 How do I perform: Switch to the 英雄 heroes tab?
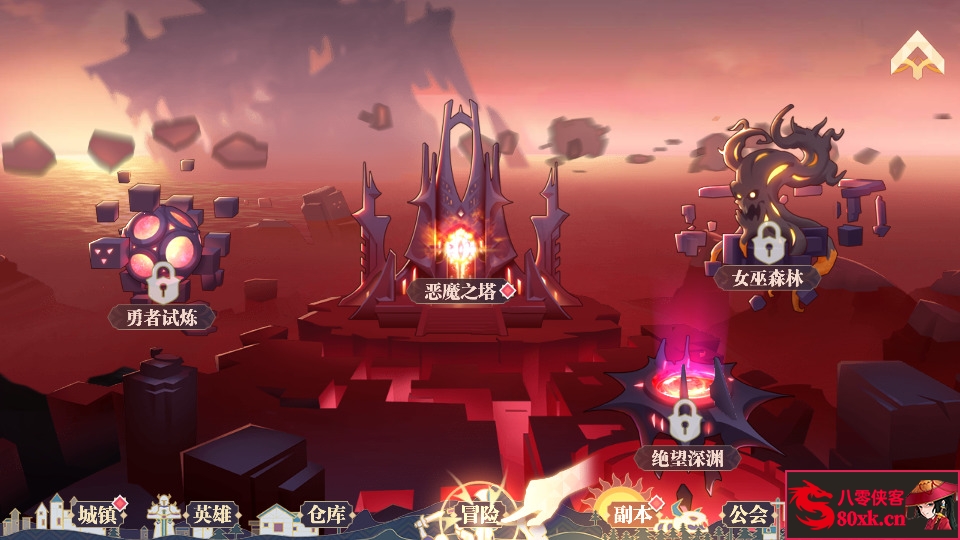(212, 515)
